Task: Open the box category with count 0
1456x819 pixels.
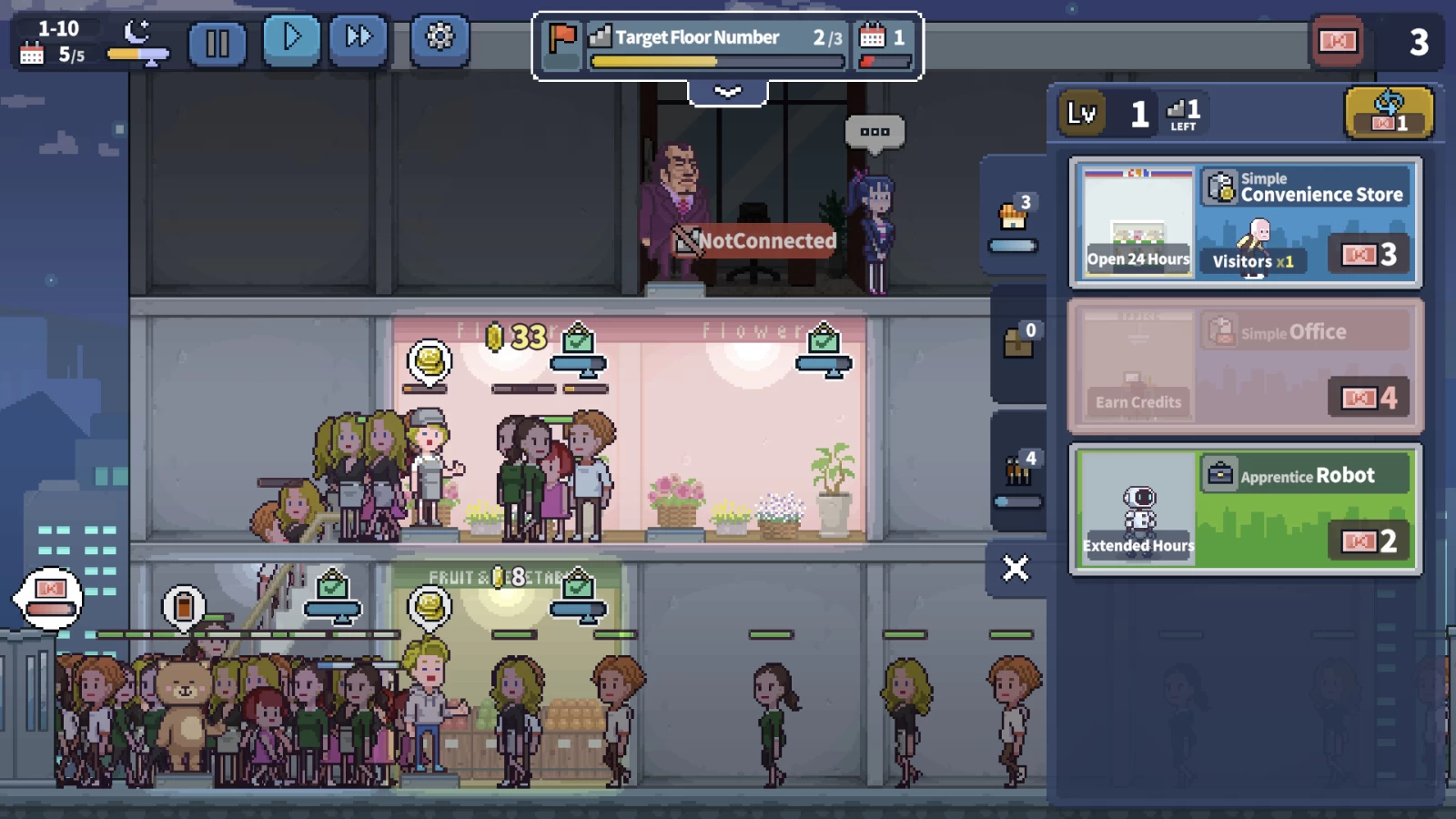Action: click(1018, 342)
